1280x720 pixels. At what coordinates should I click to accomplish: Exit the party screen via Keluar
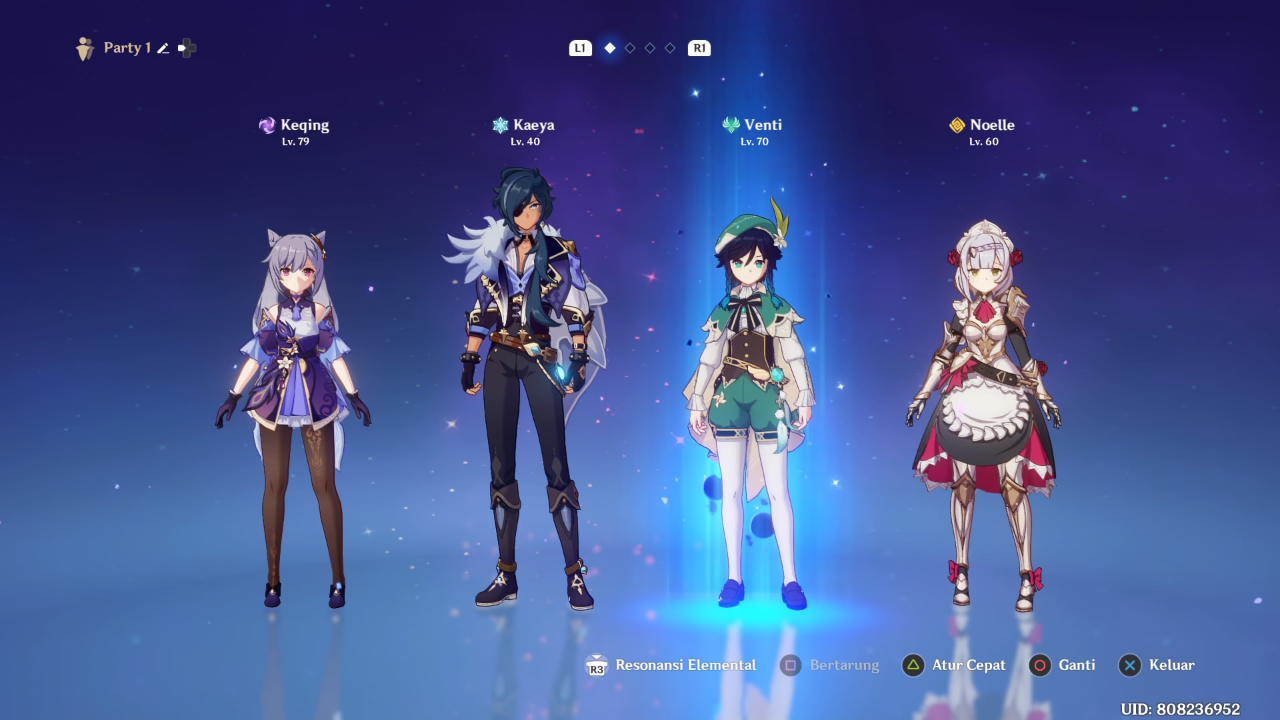tap(1158, 665)
